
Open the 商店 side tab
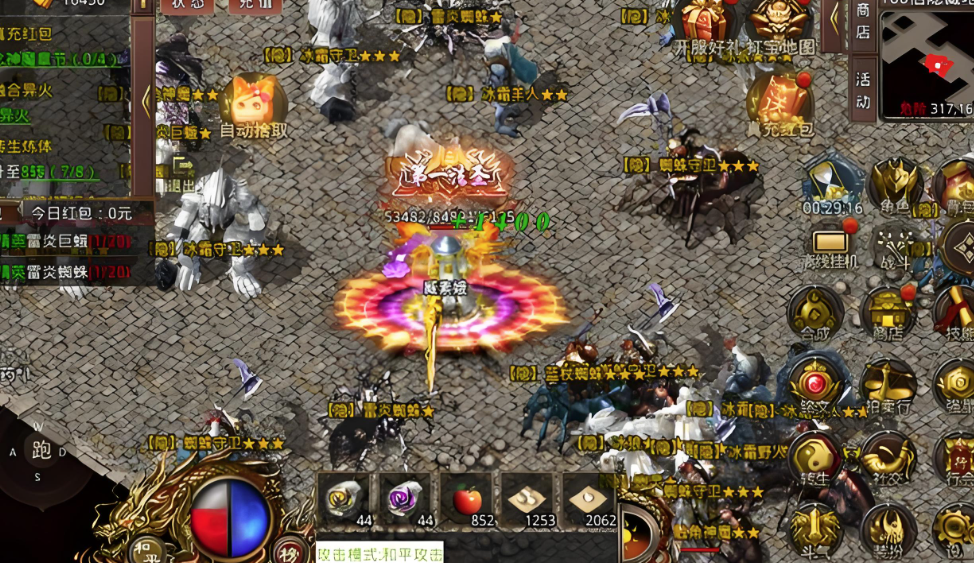pyautogui.click(x=863, y=22)
